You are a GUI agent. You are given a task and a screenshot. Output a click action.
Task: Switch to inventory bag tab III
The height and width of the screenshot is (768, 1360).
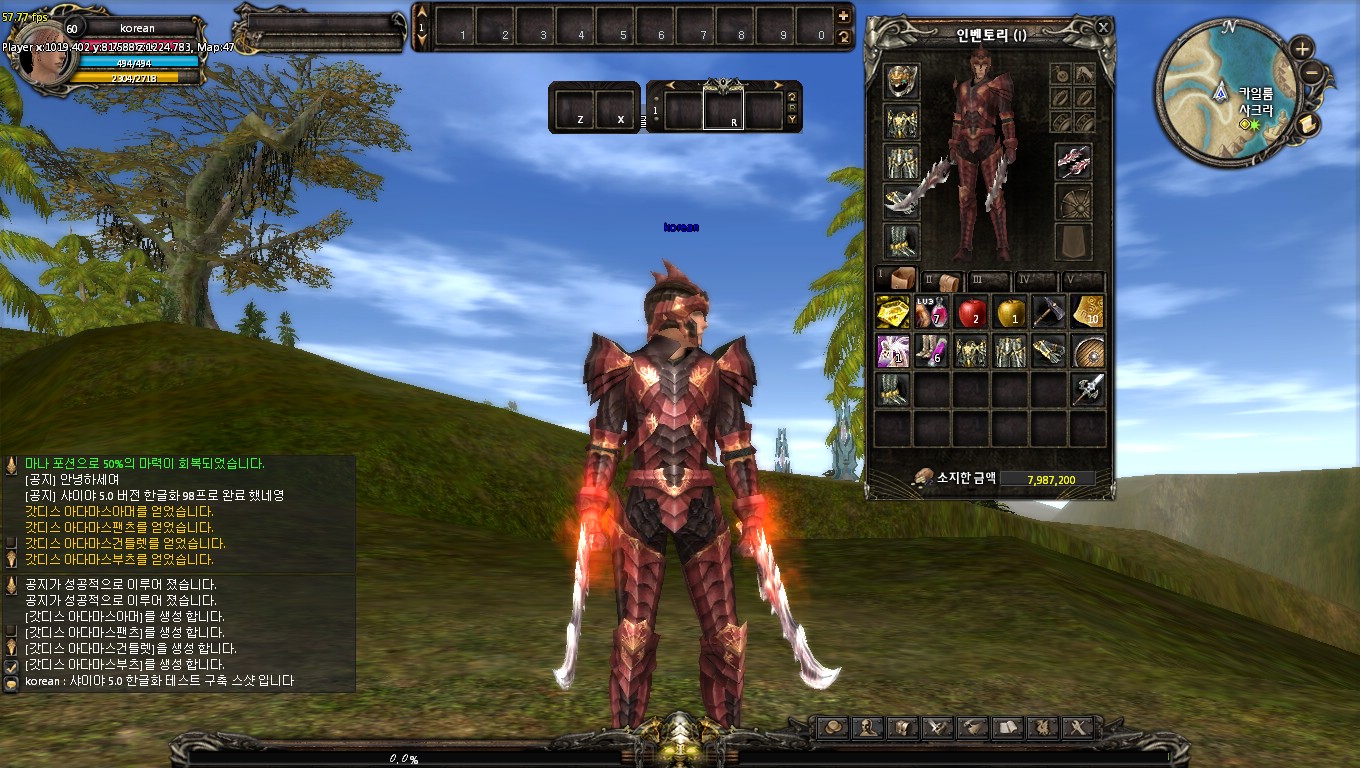pyautogui.click(x=989, y=281)
